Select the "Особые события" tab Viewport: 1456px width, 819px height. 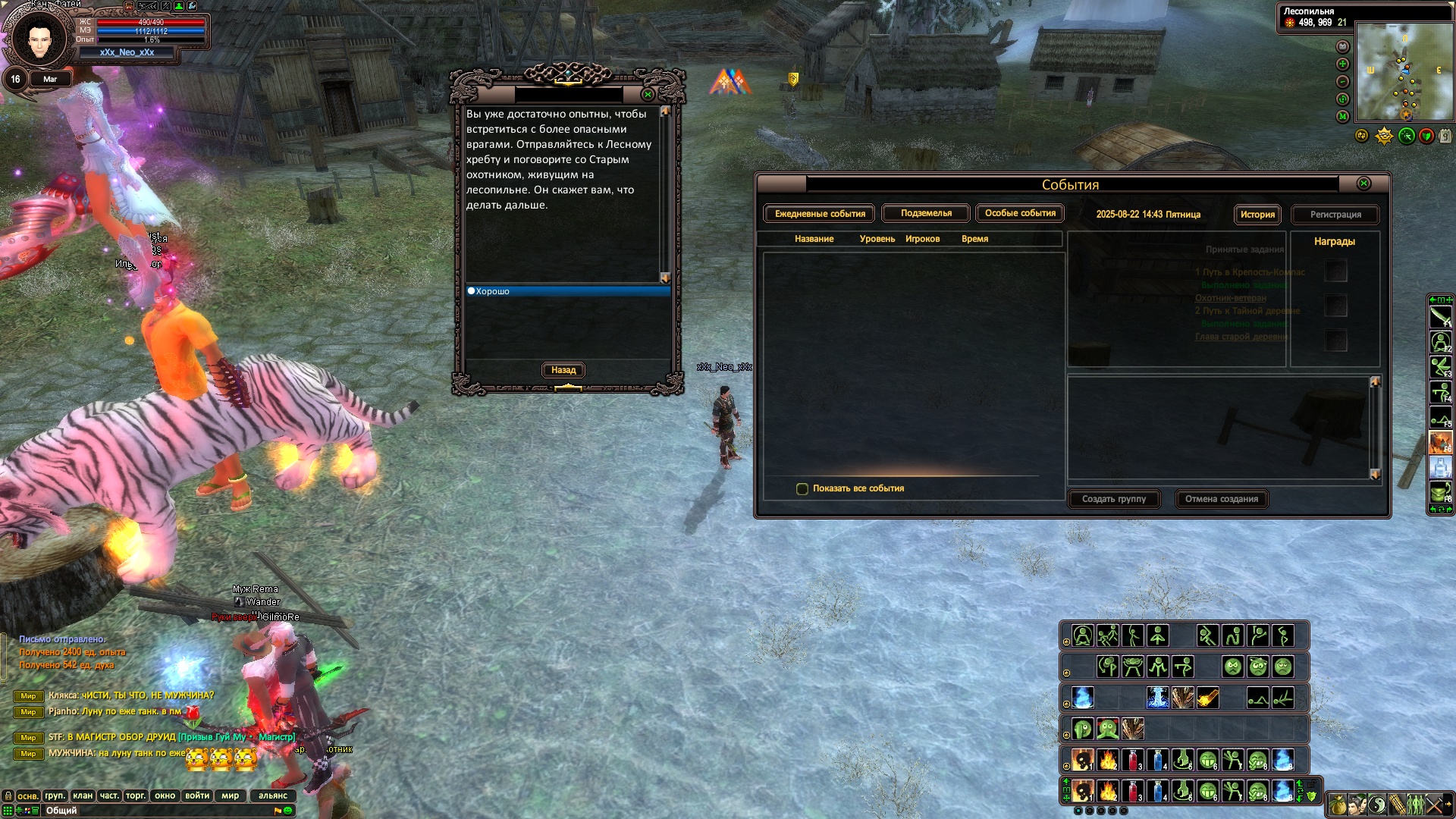coord(1020,213)
